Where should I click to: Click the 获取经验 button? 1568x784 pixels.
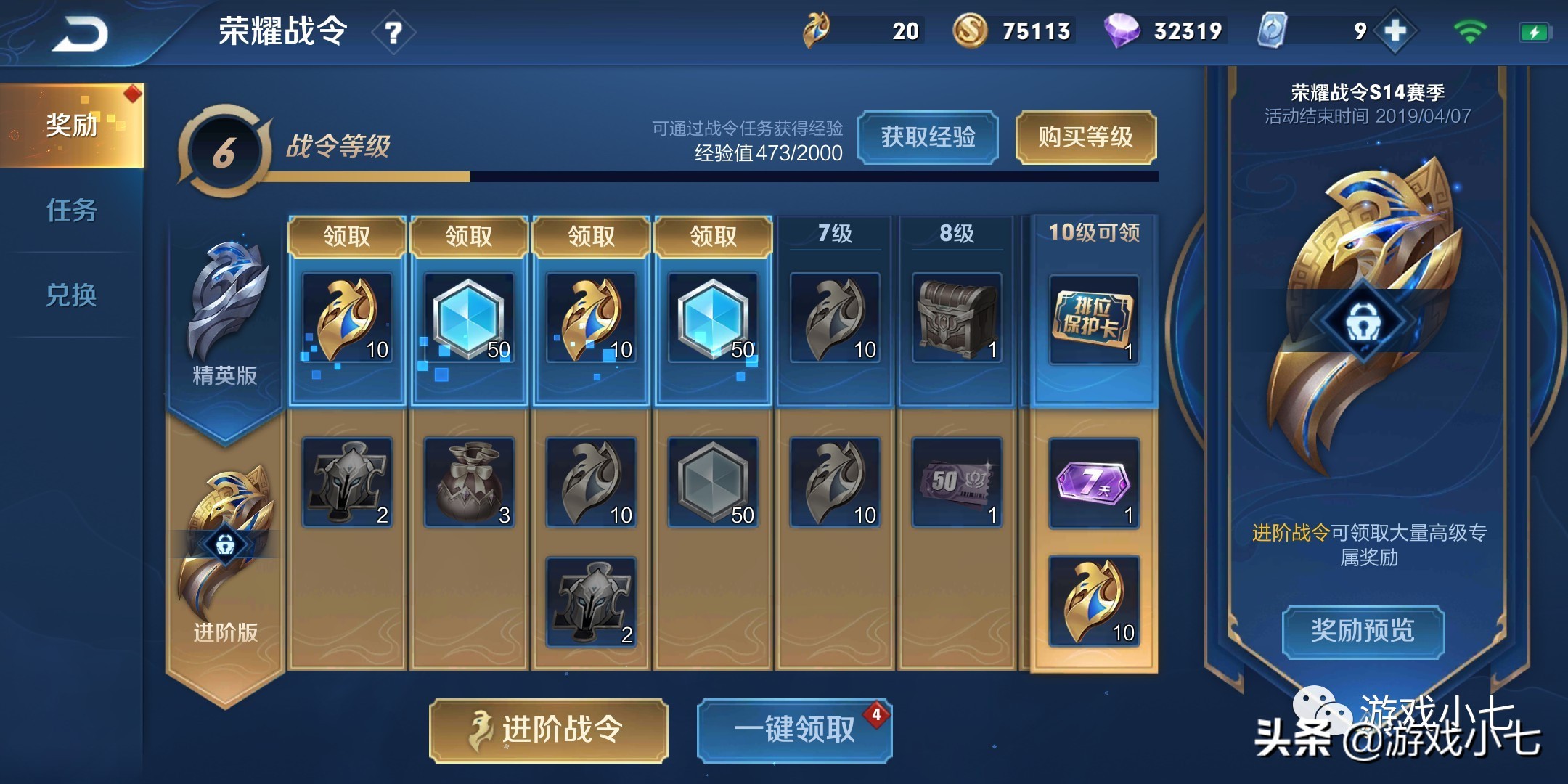pos(928,138)
